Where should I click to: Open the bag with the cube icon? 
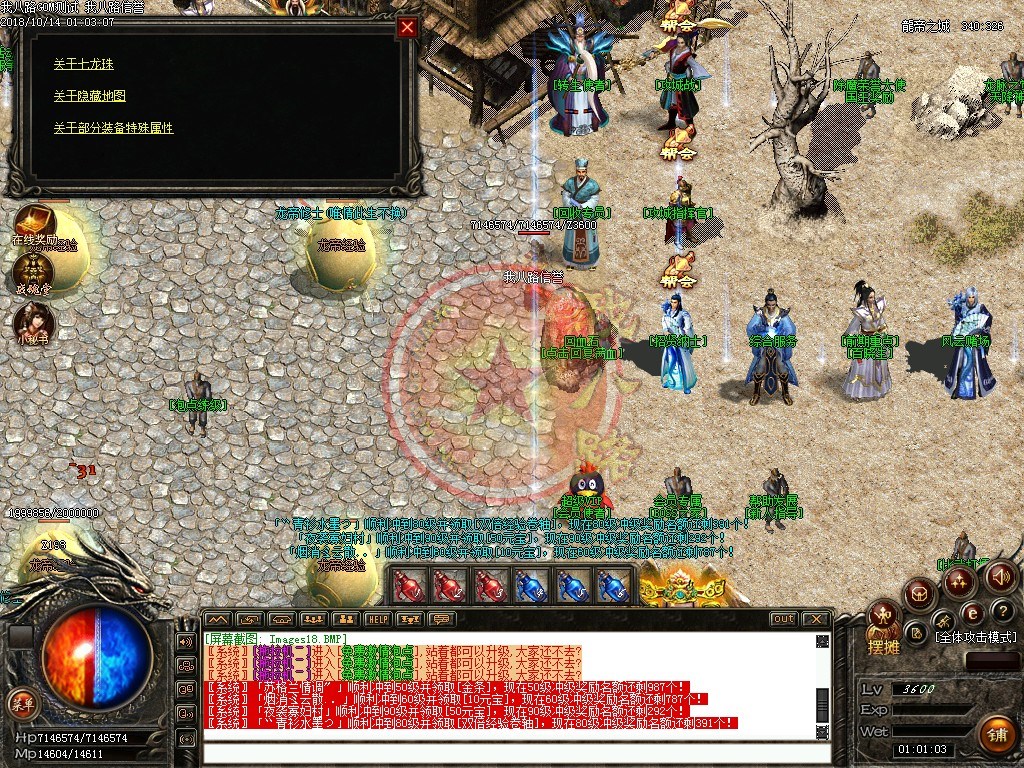tap(918, 596)
